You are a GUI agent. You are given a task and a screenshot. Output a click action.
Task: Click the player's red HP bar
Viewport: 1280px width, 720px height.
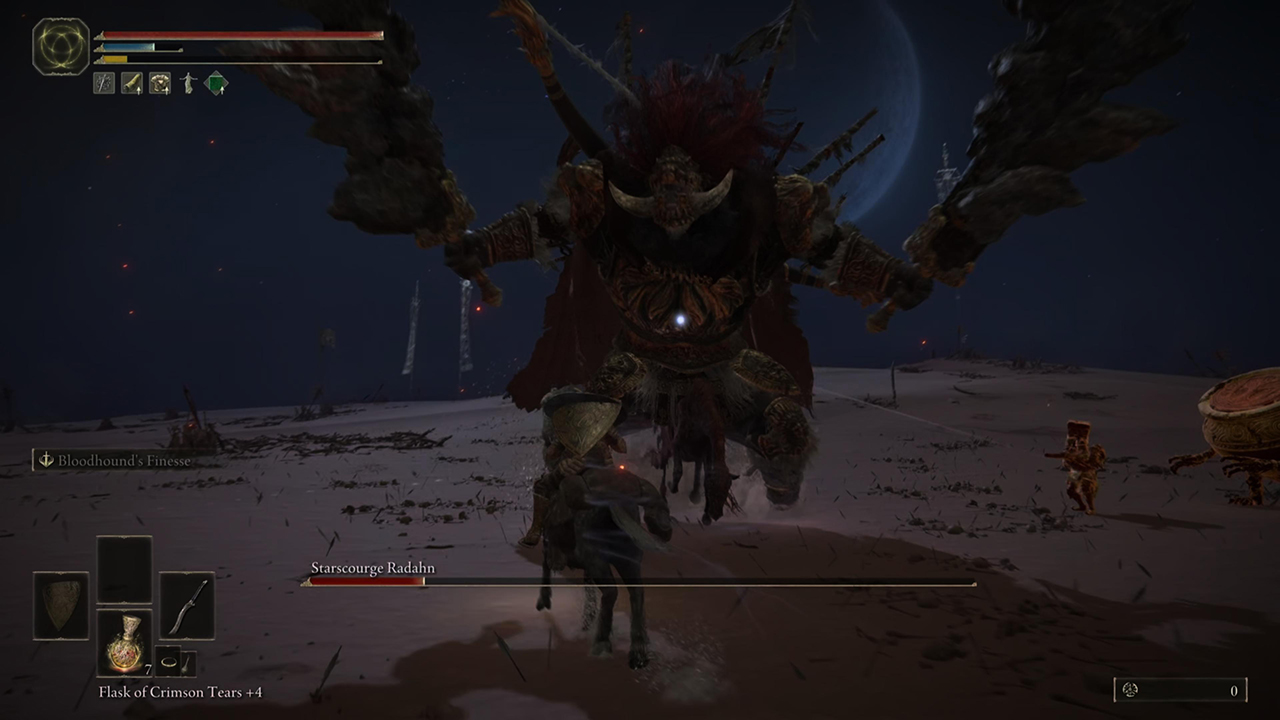tap(240, 35)
